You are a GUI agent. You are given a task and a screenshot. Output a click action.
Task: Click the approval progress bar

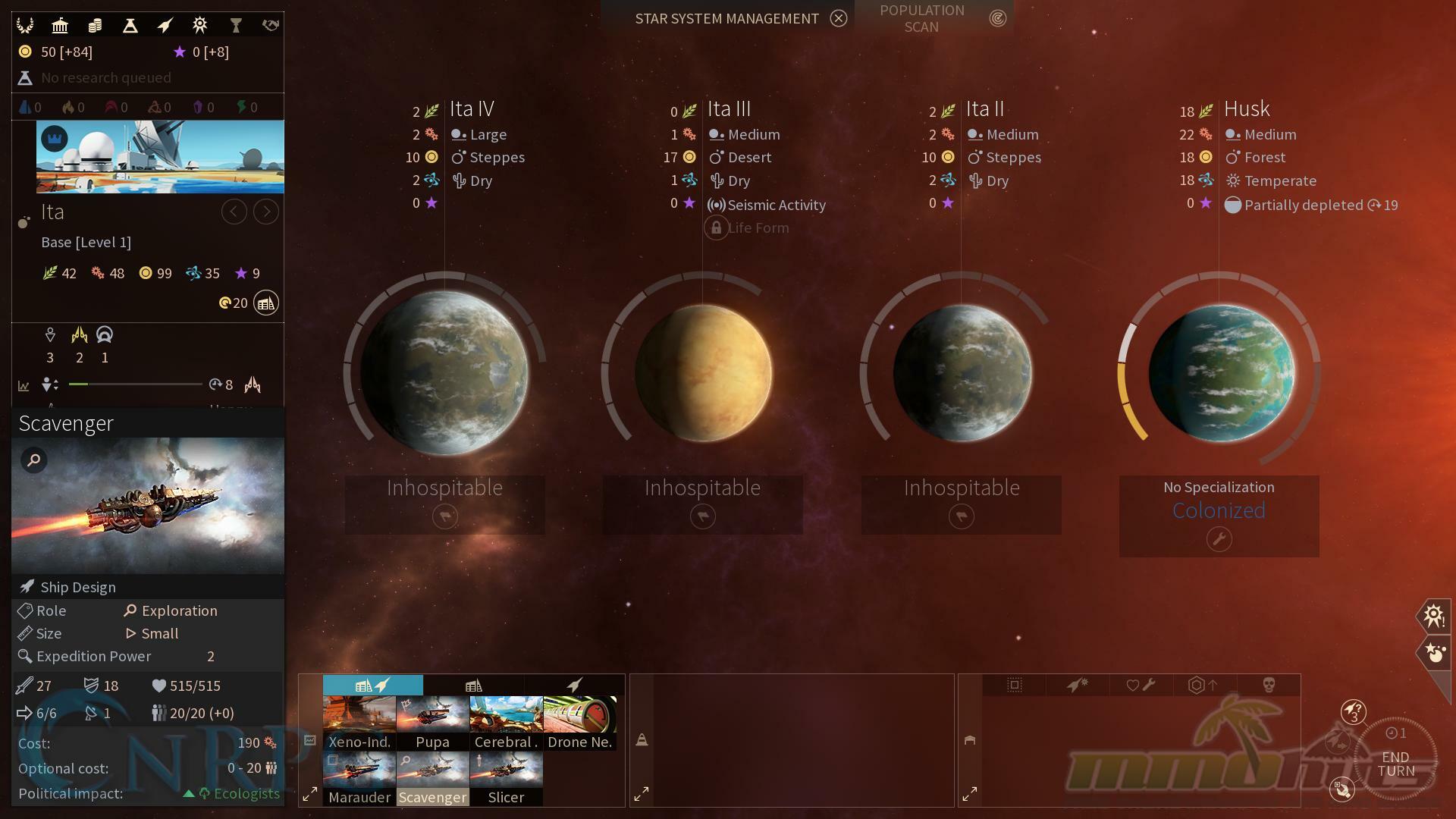point(135,384)
